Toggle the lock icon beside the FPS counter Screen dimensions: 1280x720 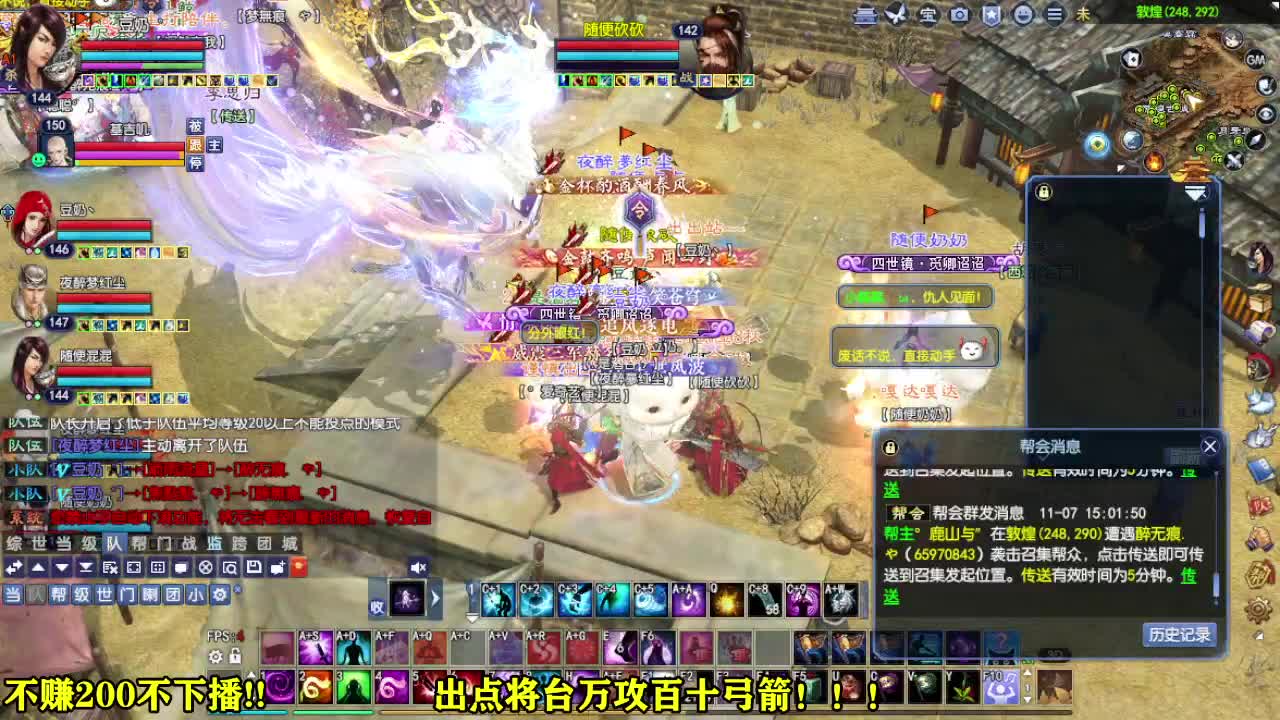pyautogui.click(x=236, y=656)
